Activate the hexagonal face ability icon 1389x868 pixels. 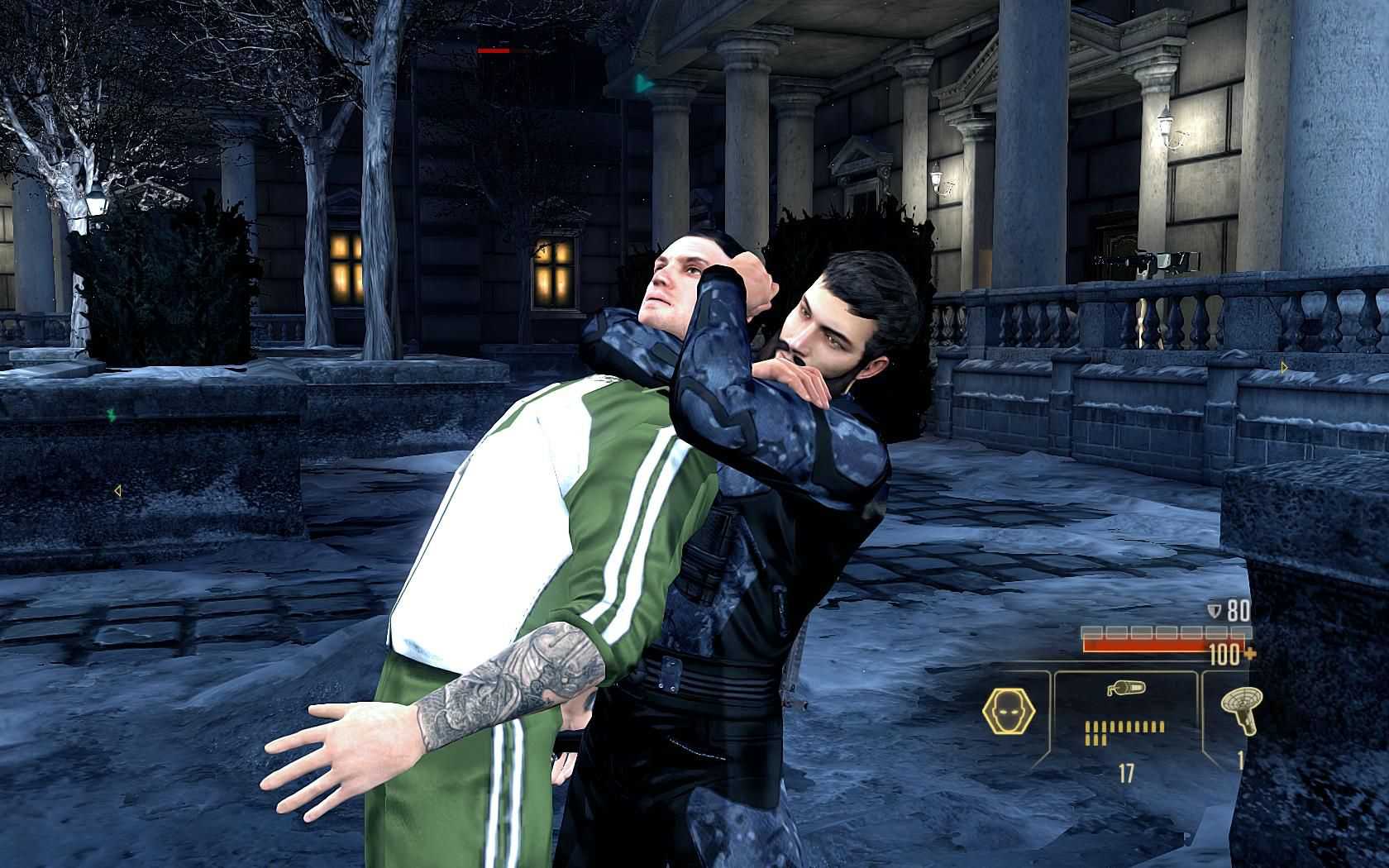point(1006,713)
